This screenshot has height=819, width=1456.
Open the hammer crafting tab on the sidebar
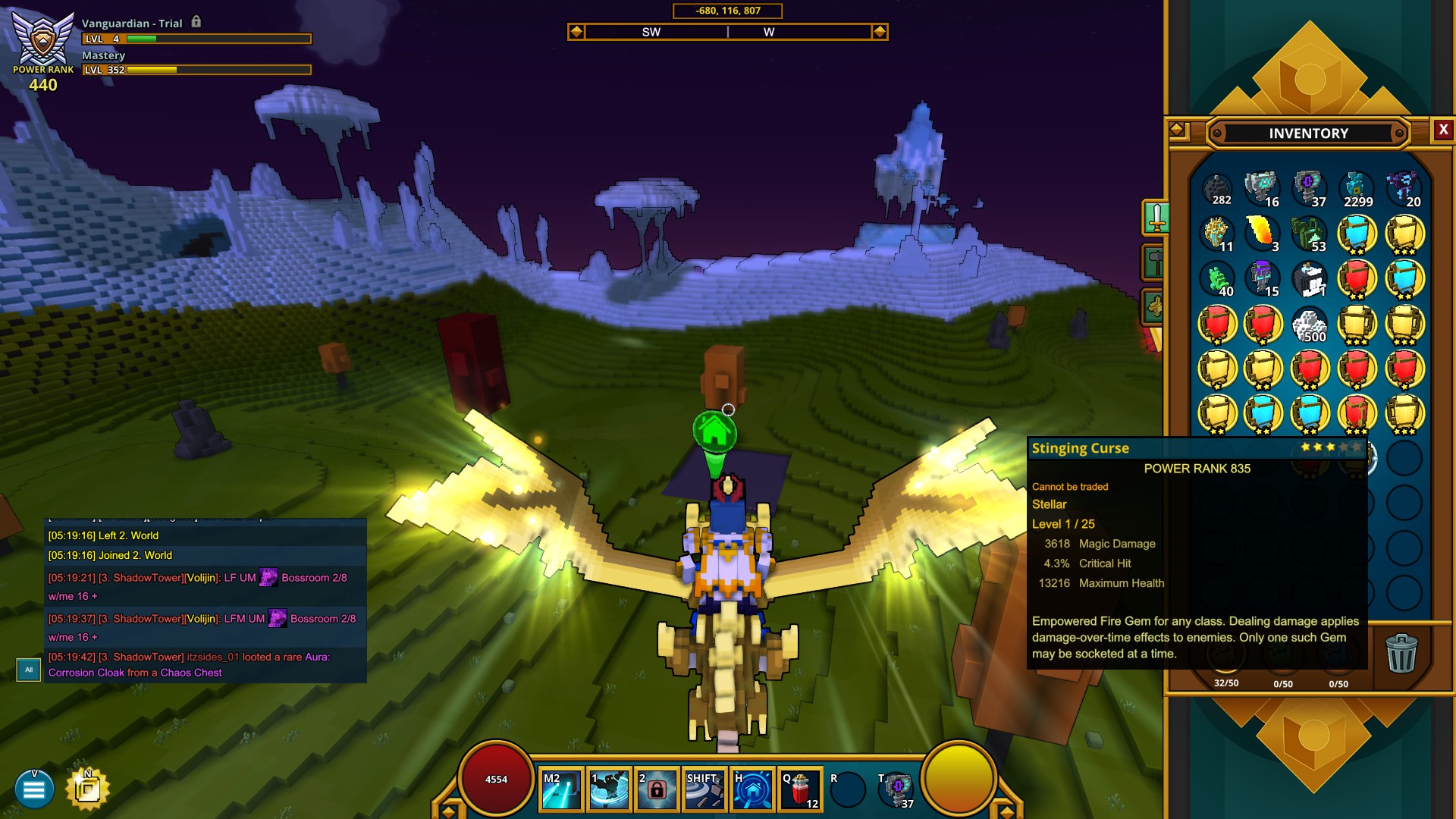(x=1156, y=261)
